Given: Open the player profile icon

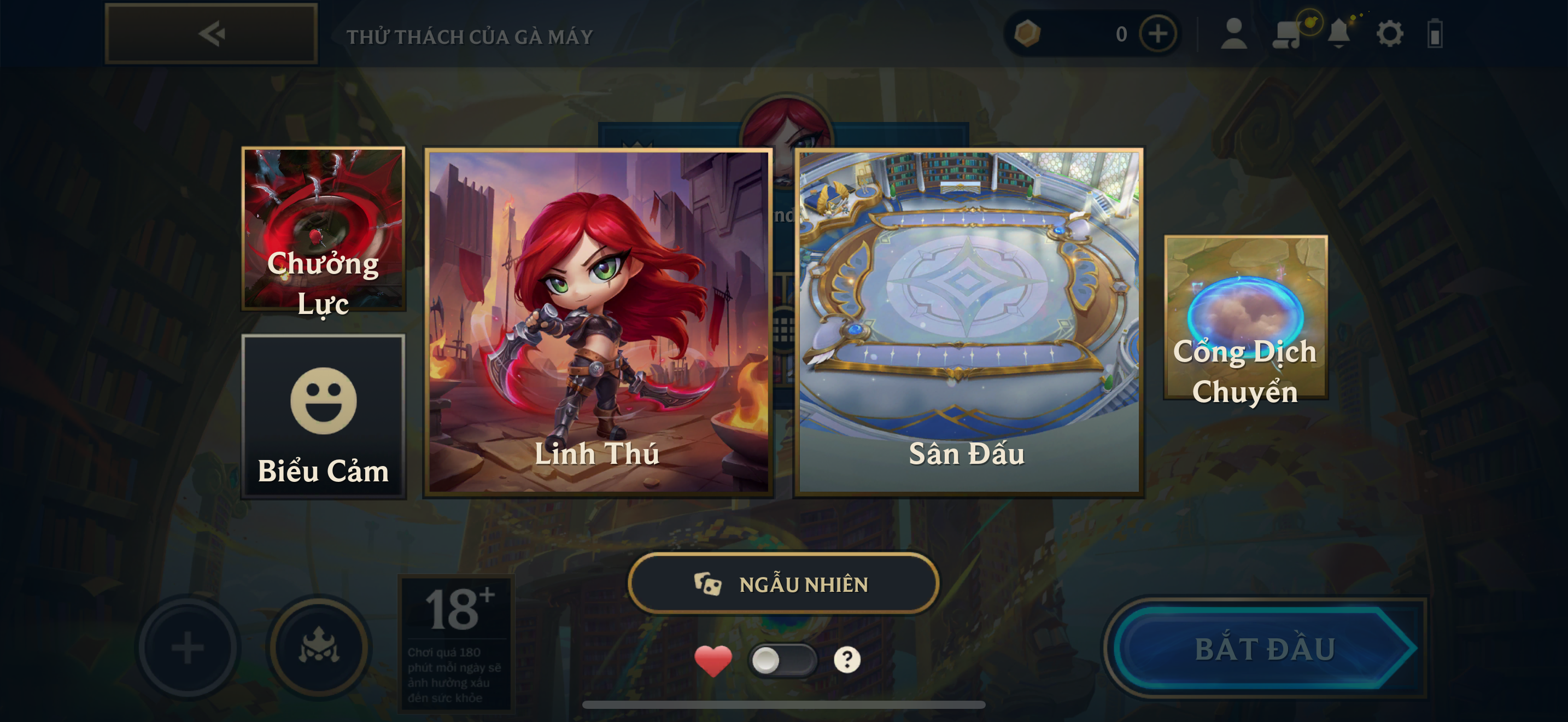Looking at the screenshot, I should (1234, 34).
